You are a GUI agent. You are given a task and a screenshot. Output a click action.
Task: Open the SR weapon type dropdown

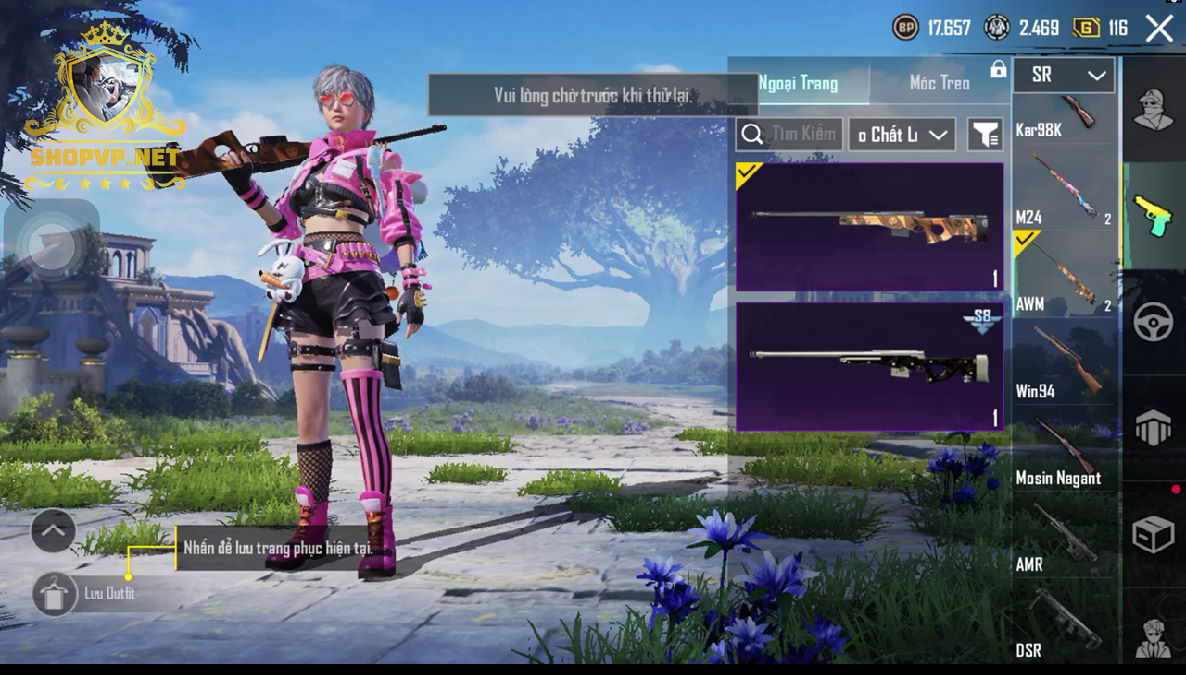coord(1064,75)
